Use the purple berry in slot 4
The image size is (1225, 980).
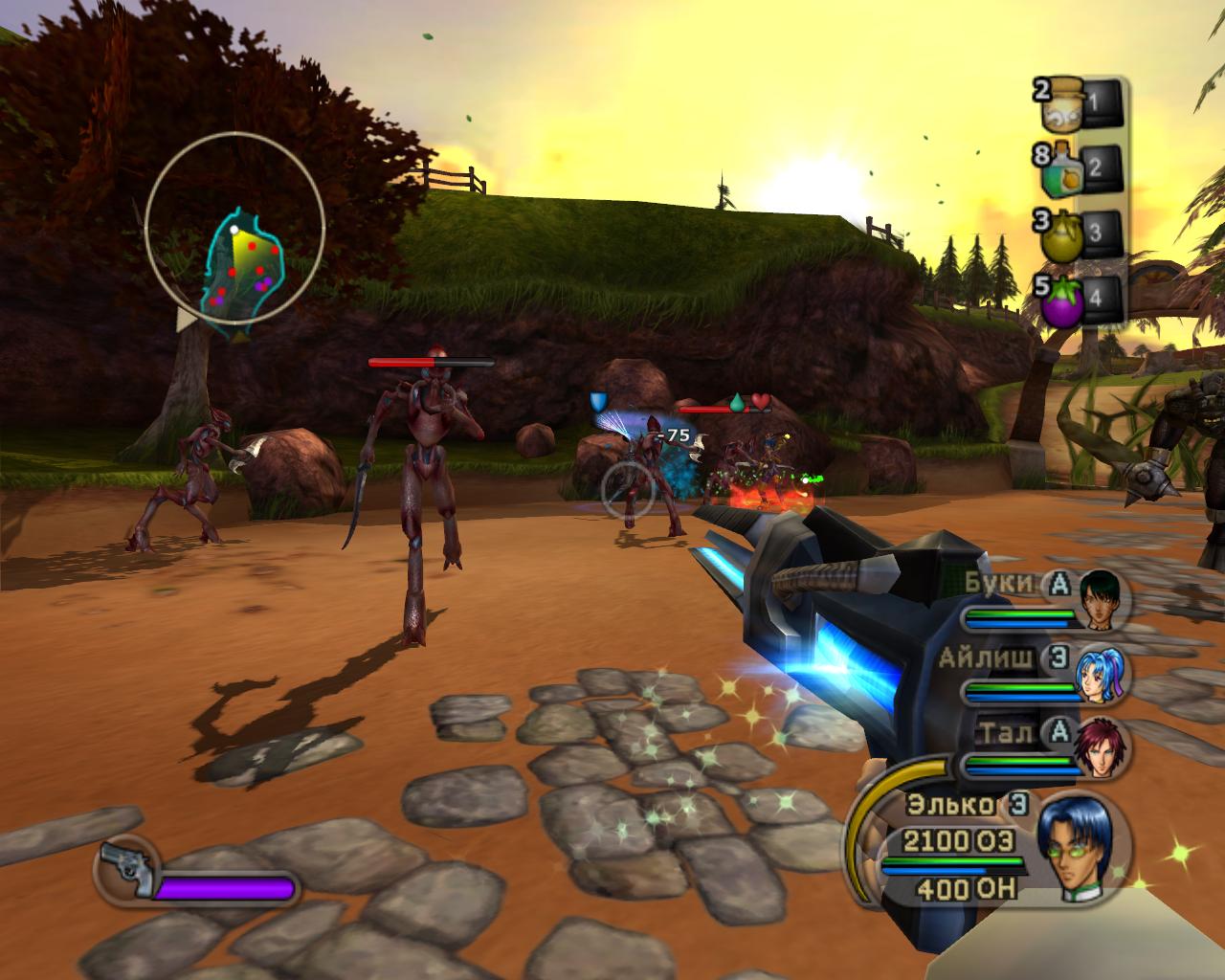pos(1063,299)
